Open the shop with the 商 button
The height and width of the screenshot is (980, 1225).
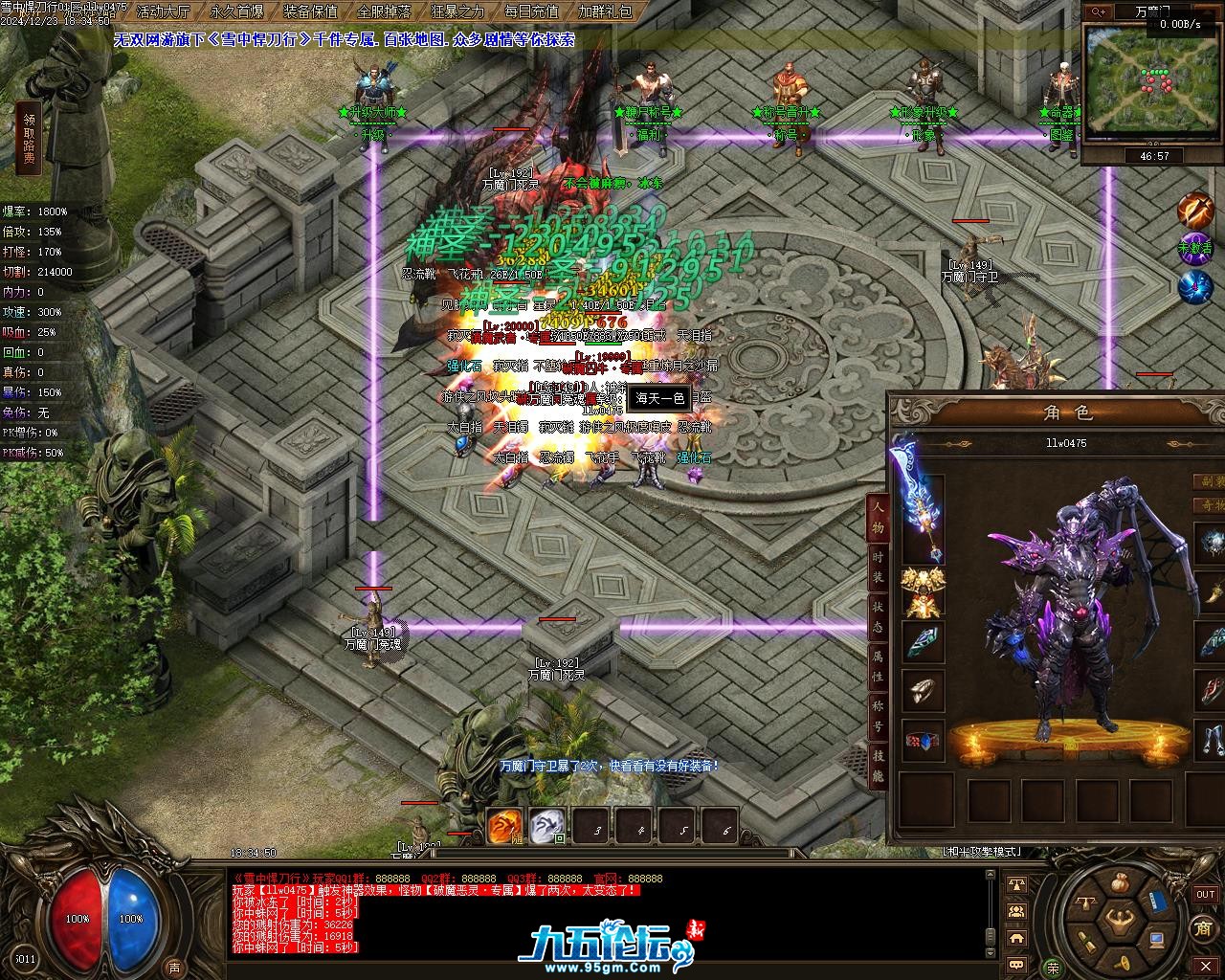[1204, 927]
